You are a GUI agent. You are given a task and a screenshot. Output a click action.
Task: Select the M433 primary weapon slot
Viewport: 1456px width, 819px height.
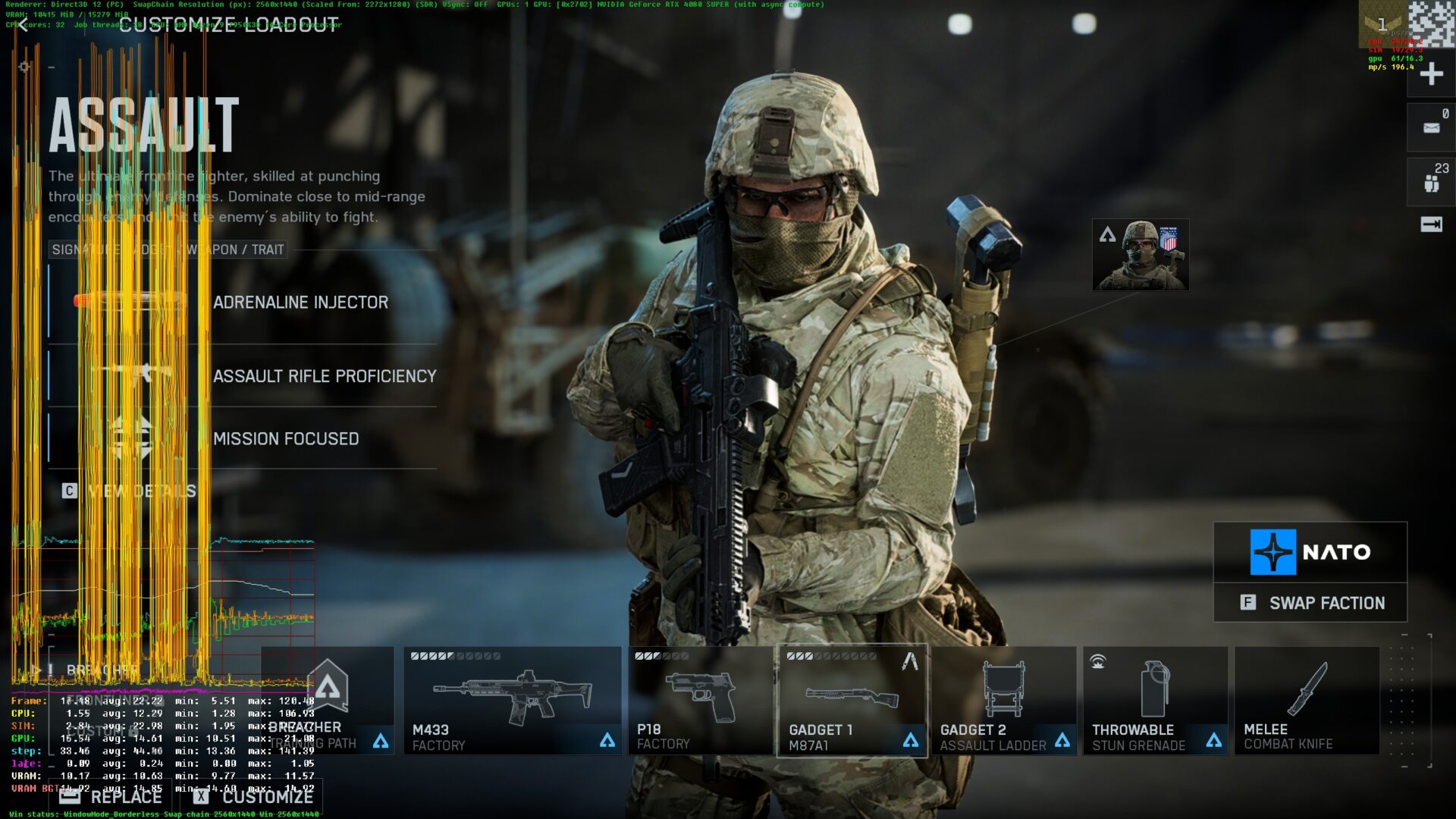point(512,700)
